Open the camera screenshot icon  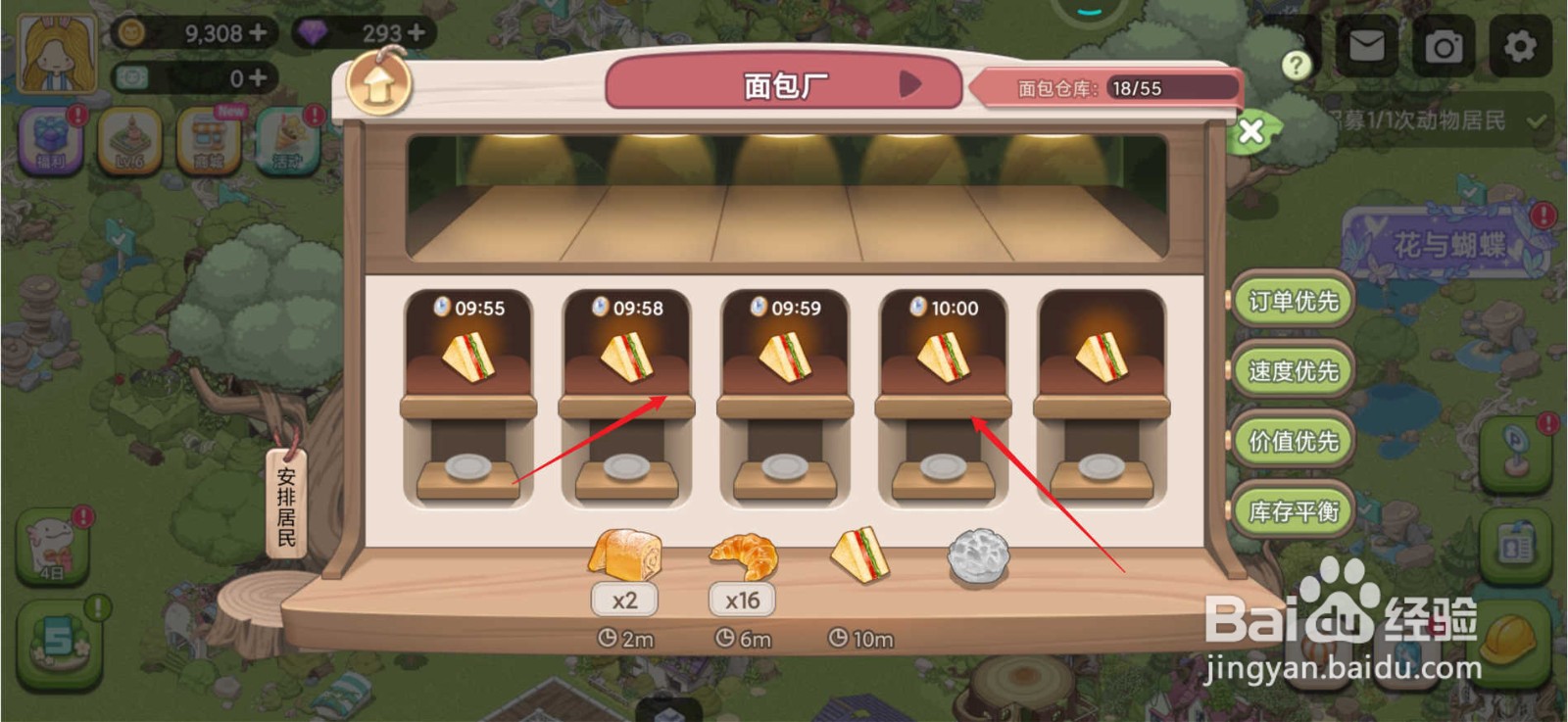click(x=1443, y=46)
